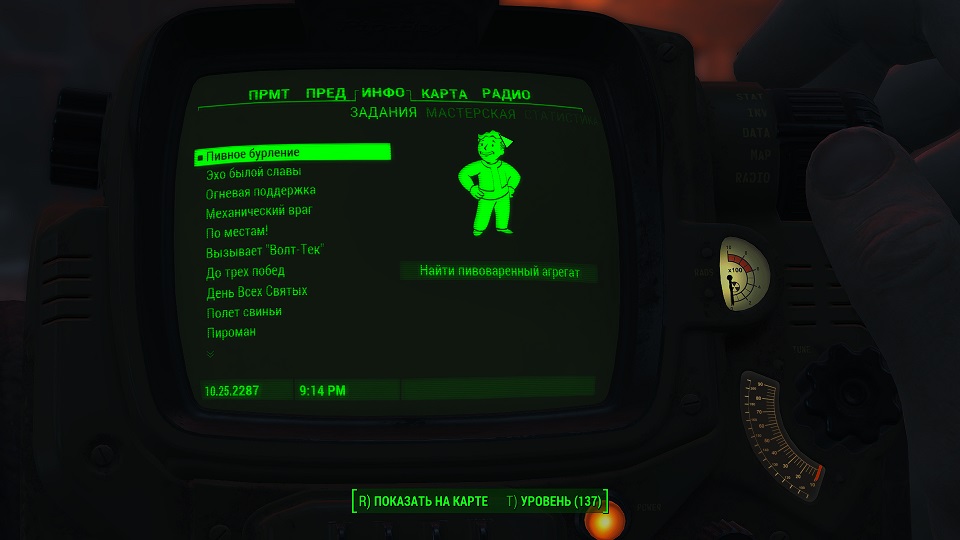This screenshot has height=540, width=960.
Task: Select the ИНФО tab
Action: (383, 93)
